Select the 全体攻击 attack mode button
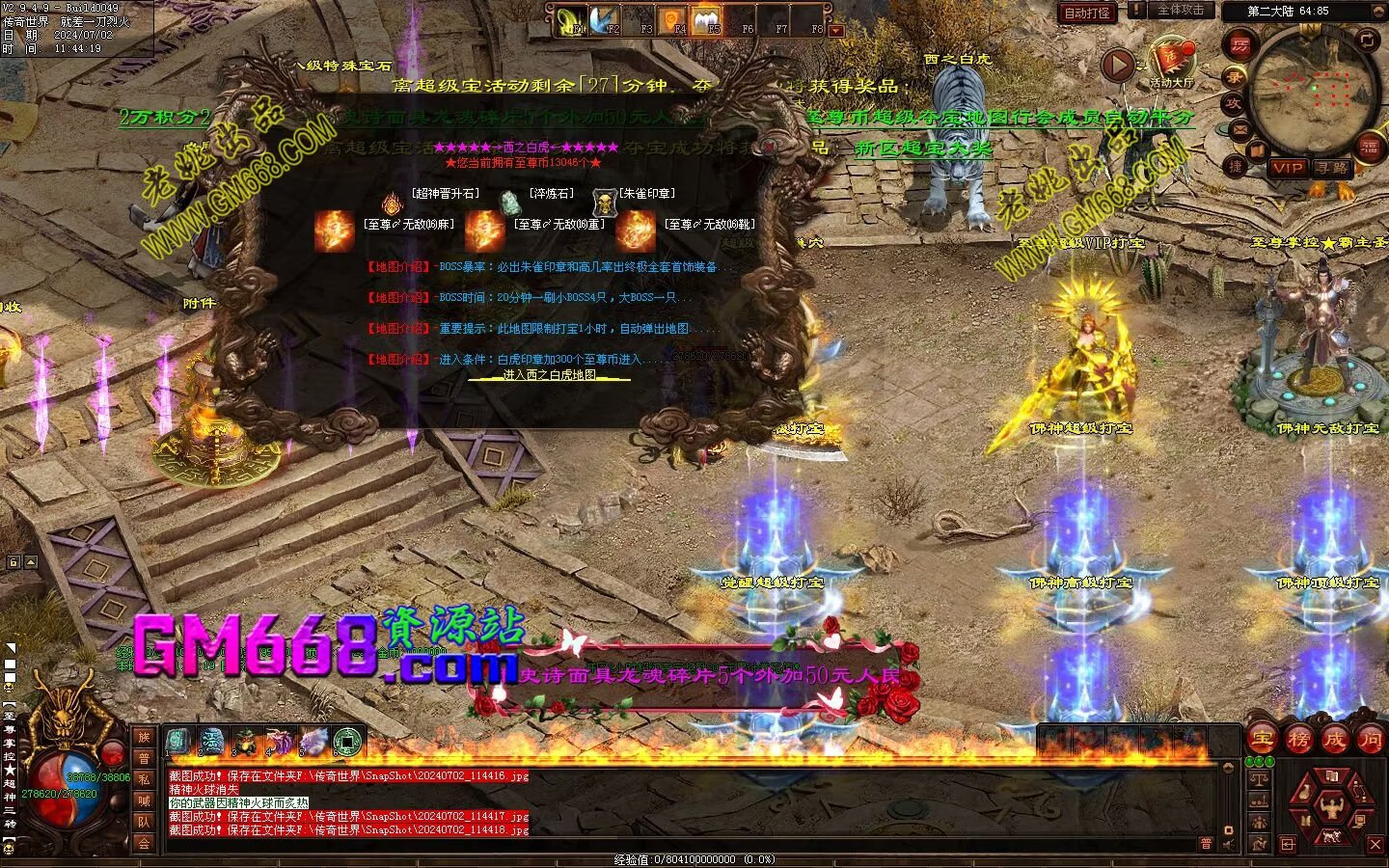 pyautogui.click(x=1180, y=10)
